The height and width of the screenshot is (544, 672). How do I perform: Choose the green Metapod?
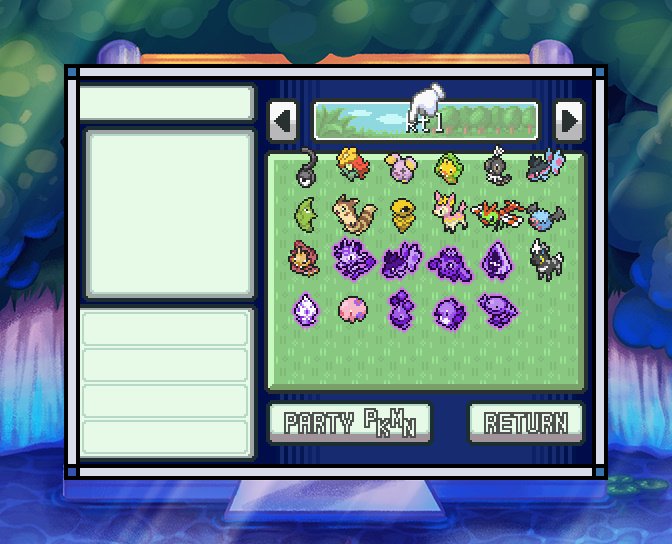click(x=307, y=213)
